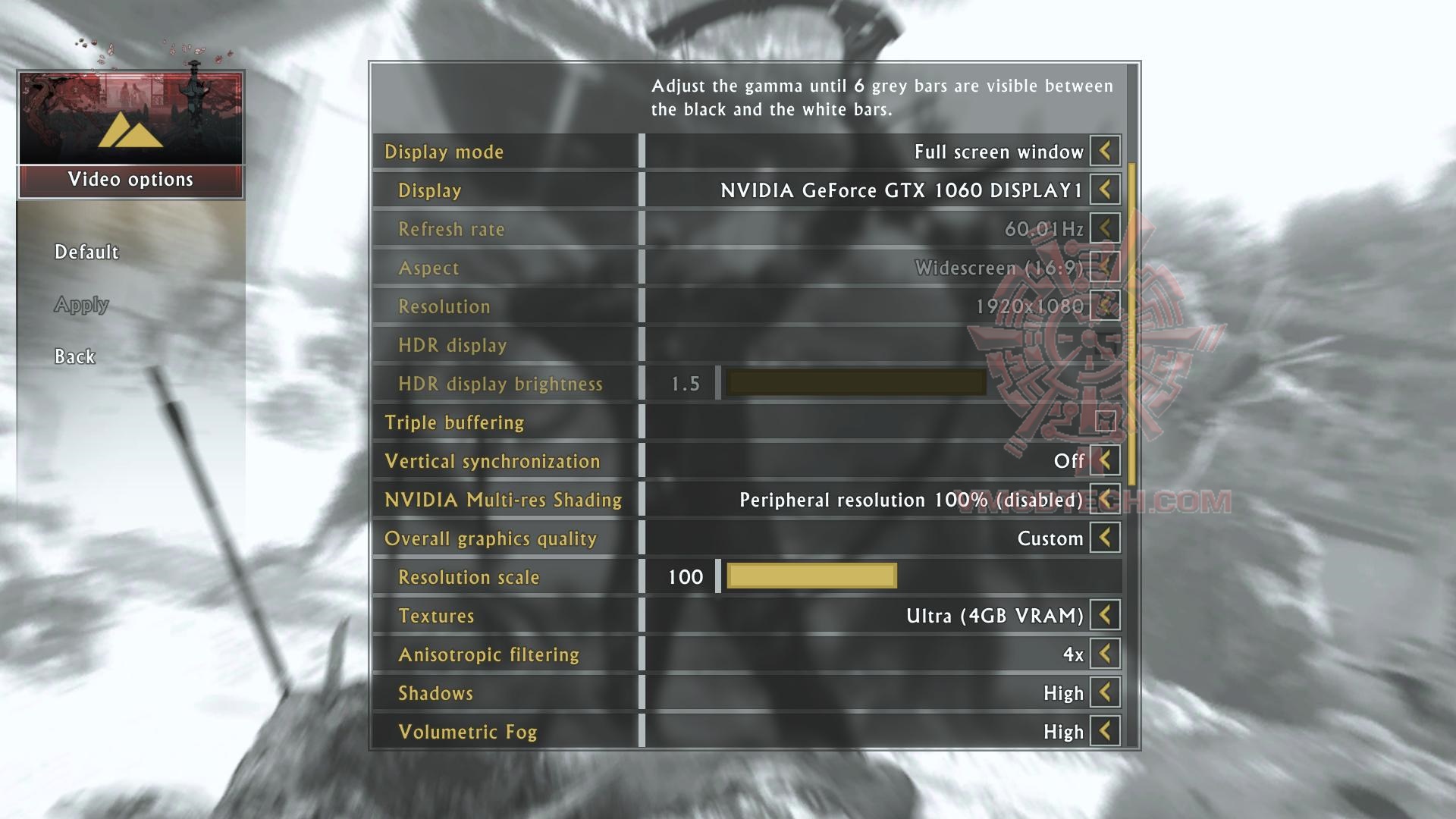Screen dimensions: 1456x819
Task: Toggle the Triple buffering checkbox
Action: [1105, 422]
